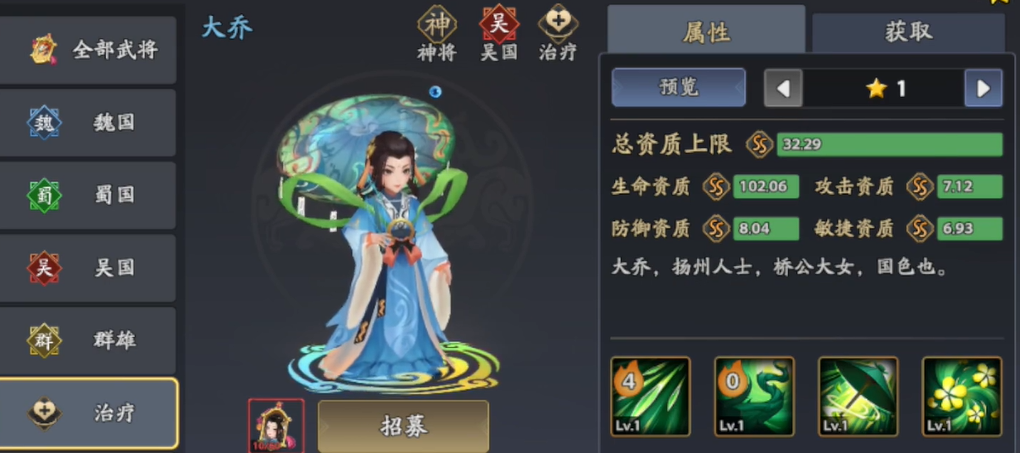Tap the 治疗 role badge icon
1020x453 pixels.
(557, 24)
